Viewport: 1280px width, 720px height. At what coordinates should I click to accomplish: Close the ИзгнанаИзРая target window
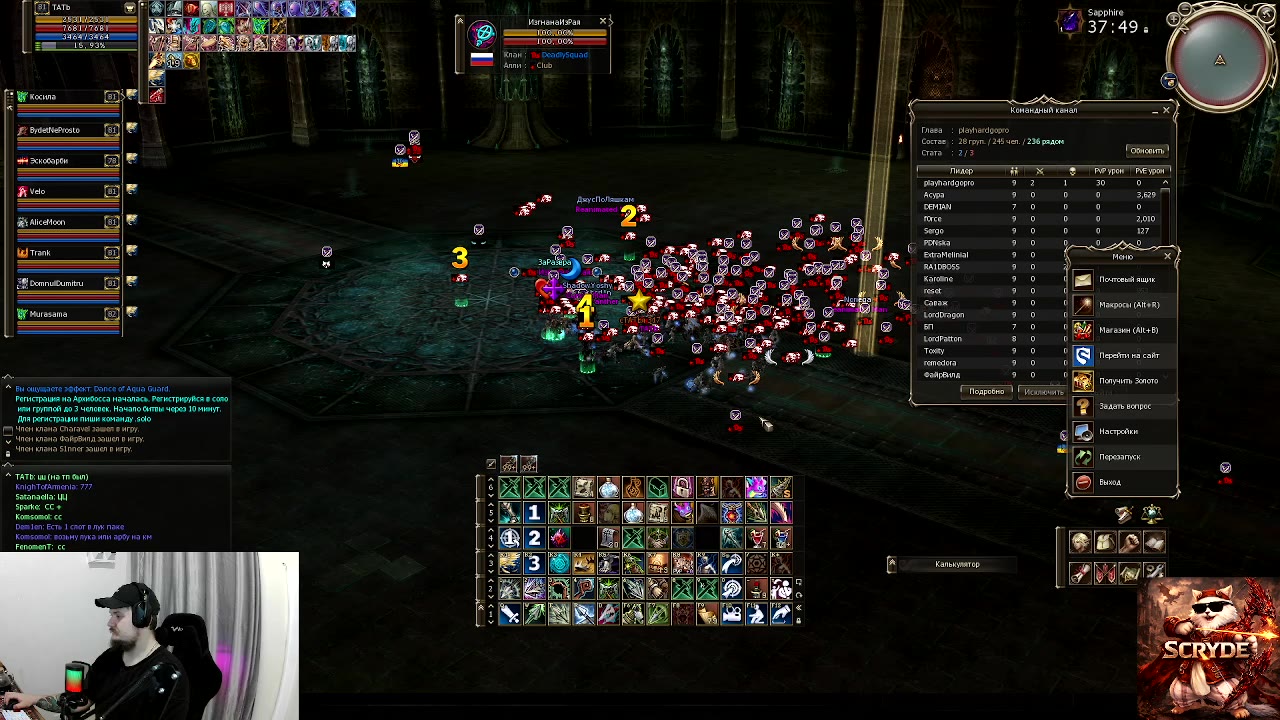coord(603,21)
